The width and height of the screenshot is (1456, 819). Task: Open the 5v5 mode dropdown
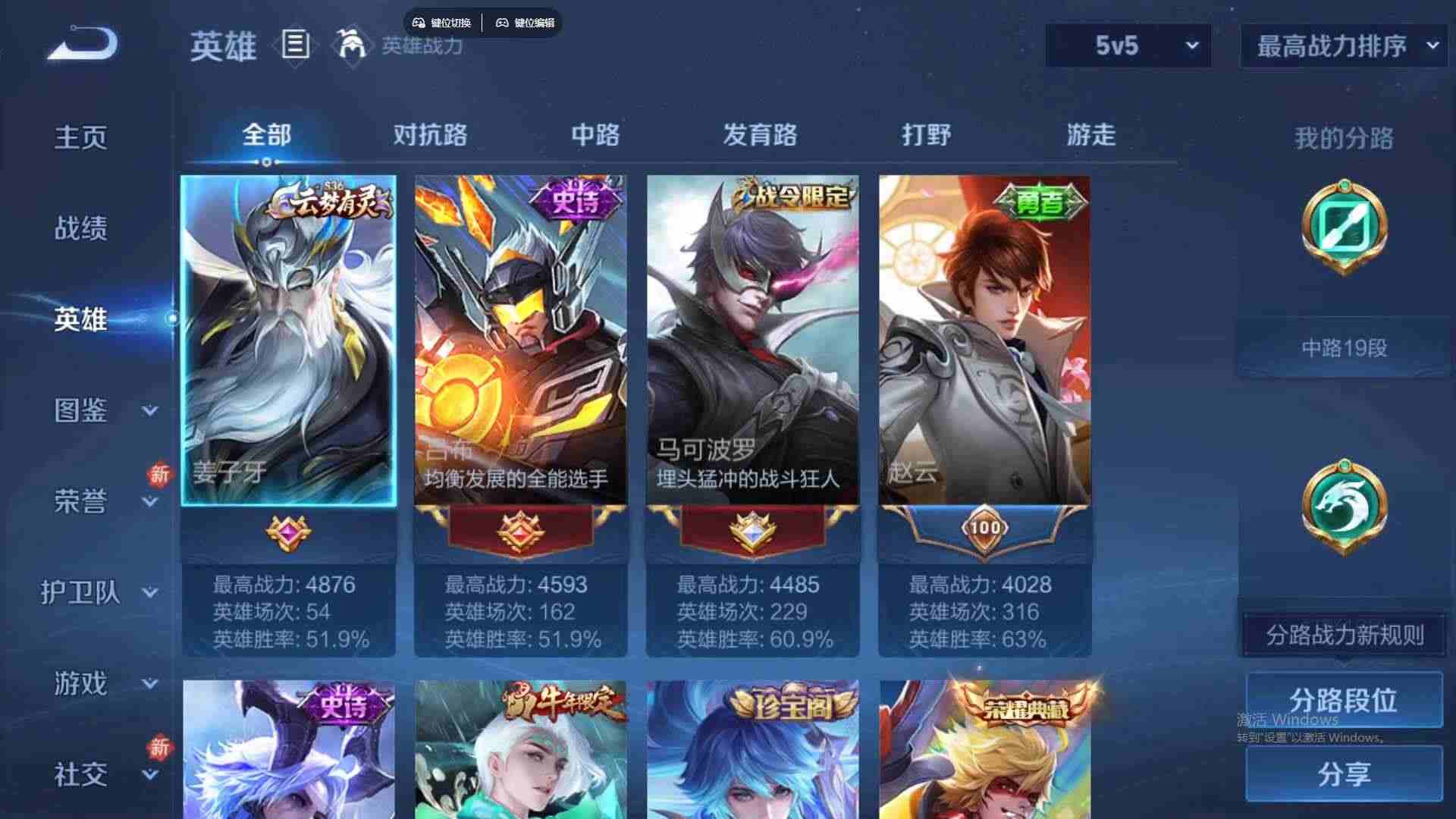[x=1126, y=45]
